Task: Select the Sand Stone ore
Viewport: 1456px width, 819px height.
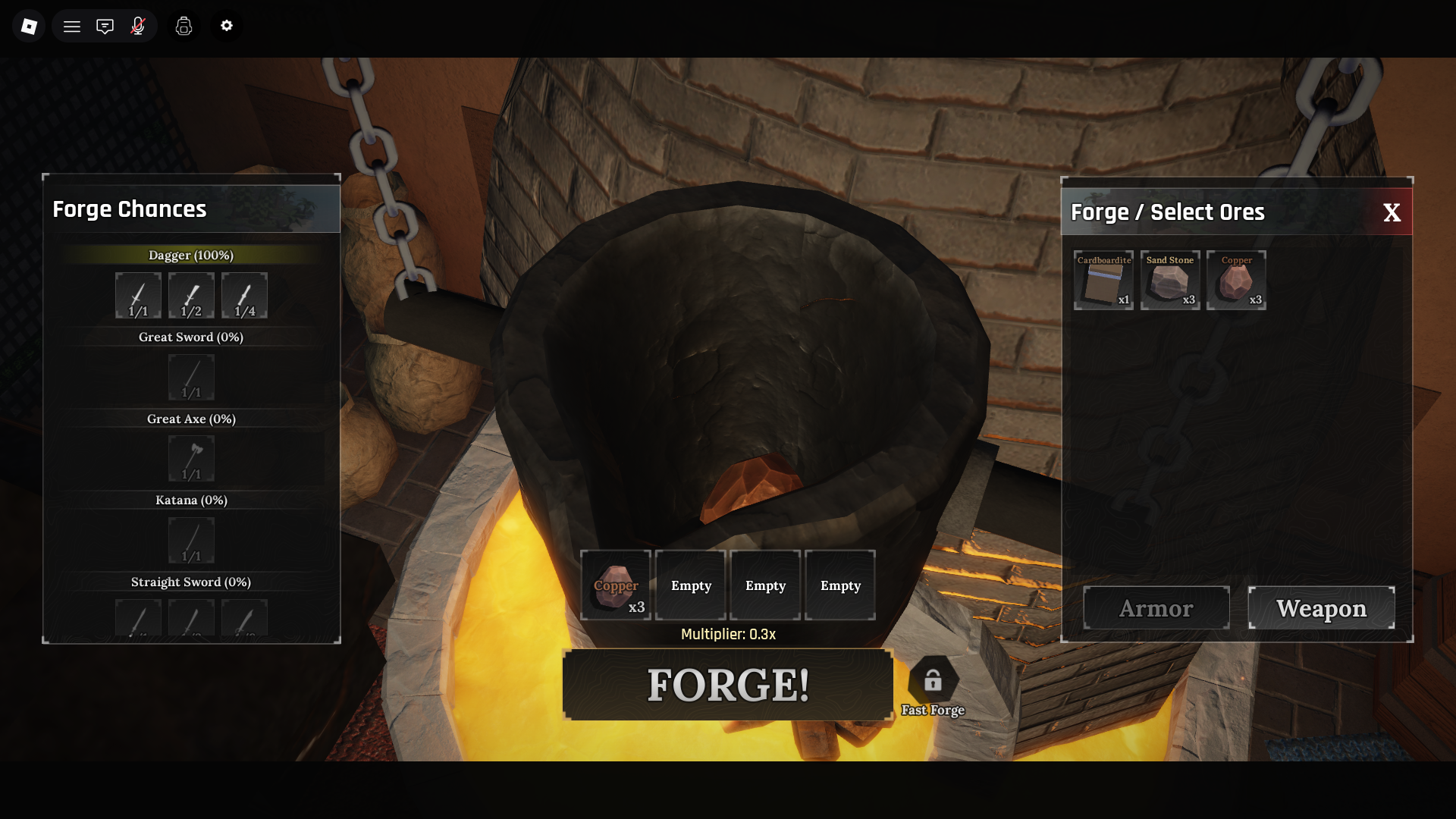Action: [1169, 281]
